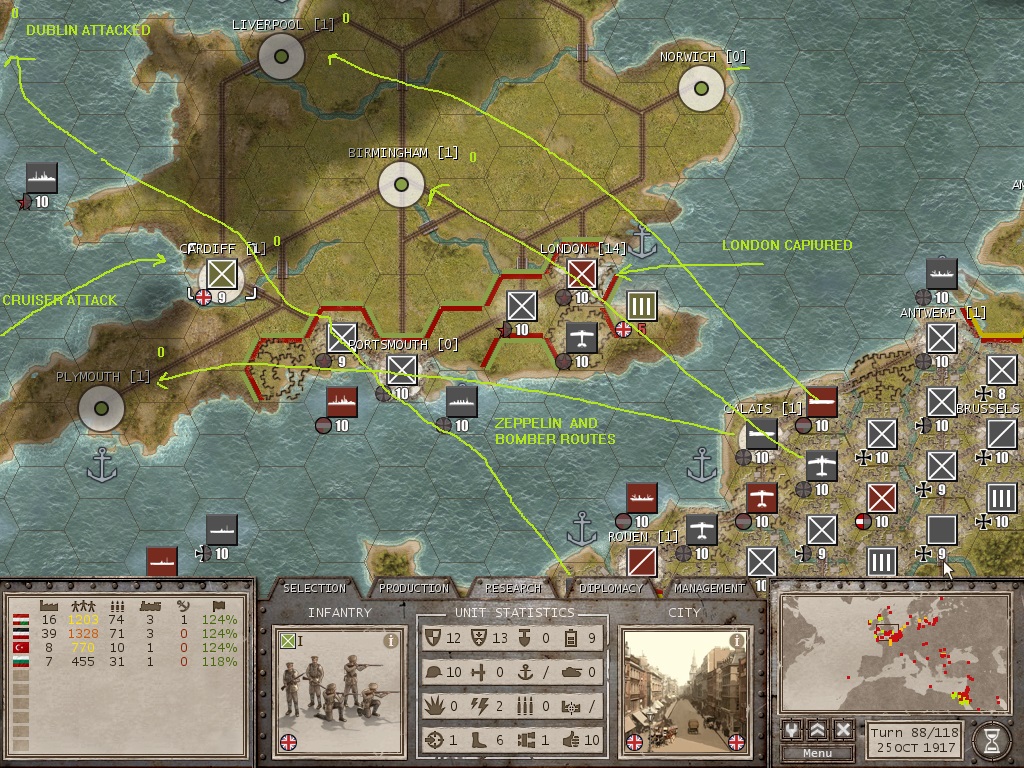Select the infantry unit on London

581,273
